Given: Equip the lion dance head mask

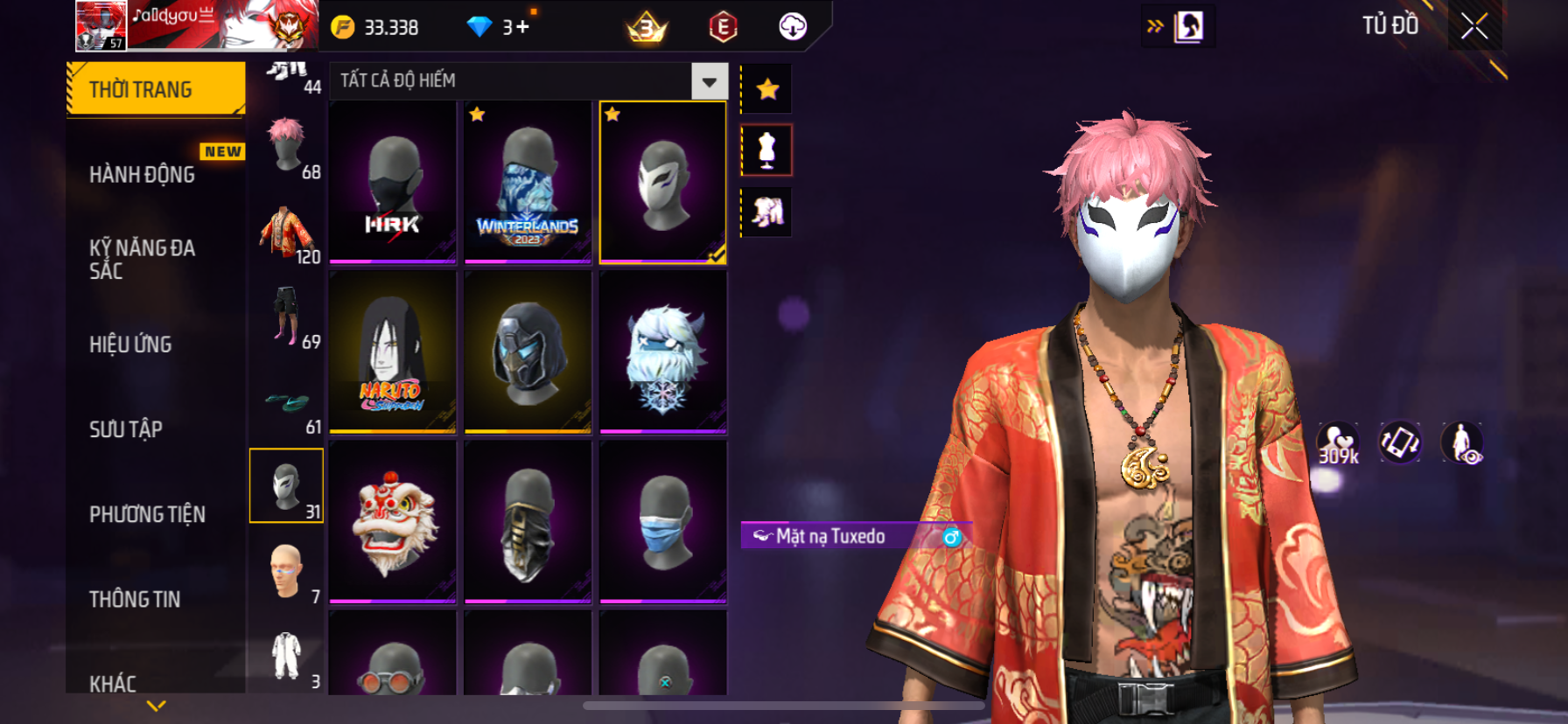Looking at the screenshot, I should click(393, 521).
